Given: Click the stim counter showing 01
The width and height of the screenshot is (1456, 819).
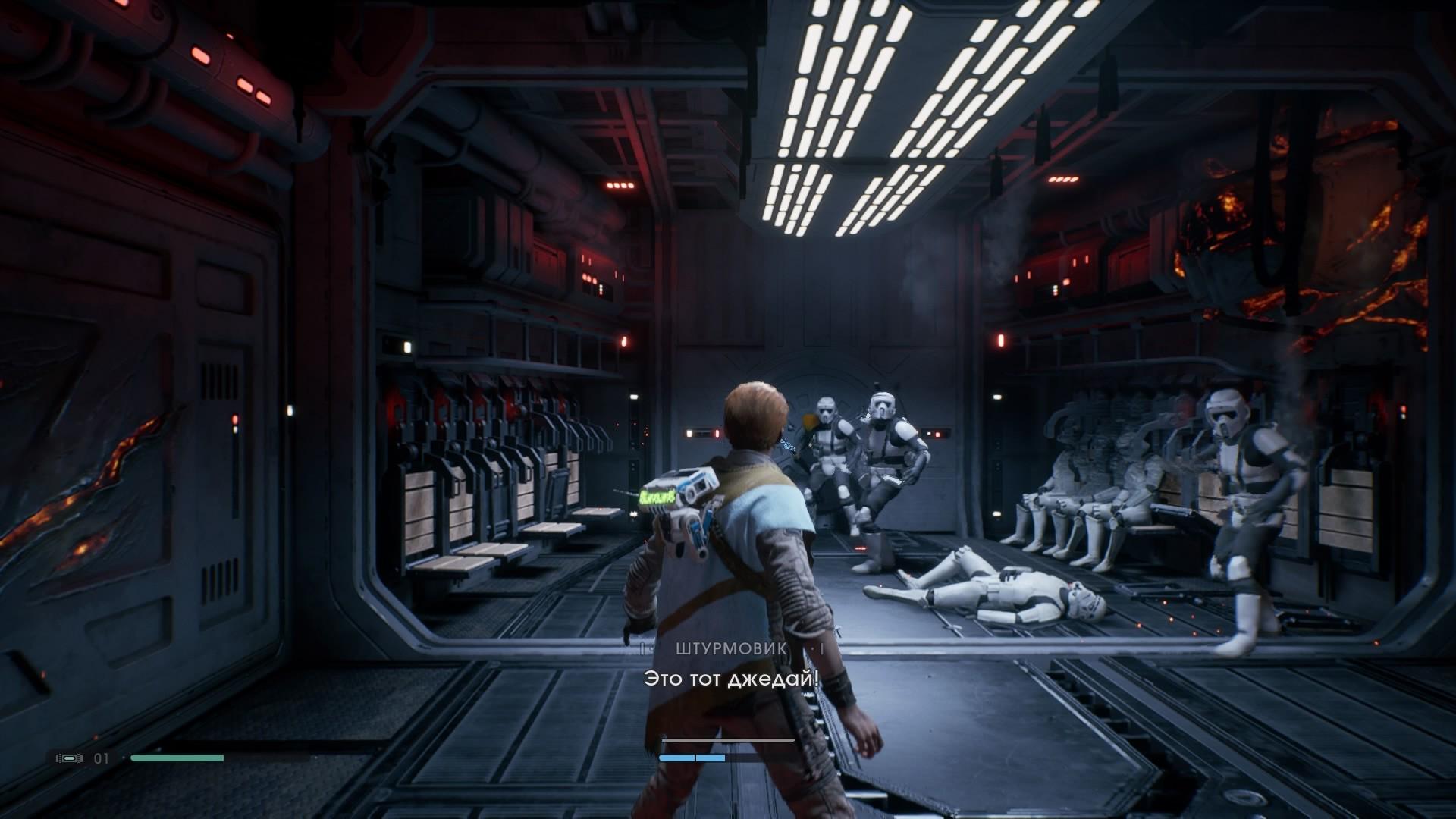Looking at the screenshot, I should [x=101, y=756].
